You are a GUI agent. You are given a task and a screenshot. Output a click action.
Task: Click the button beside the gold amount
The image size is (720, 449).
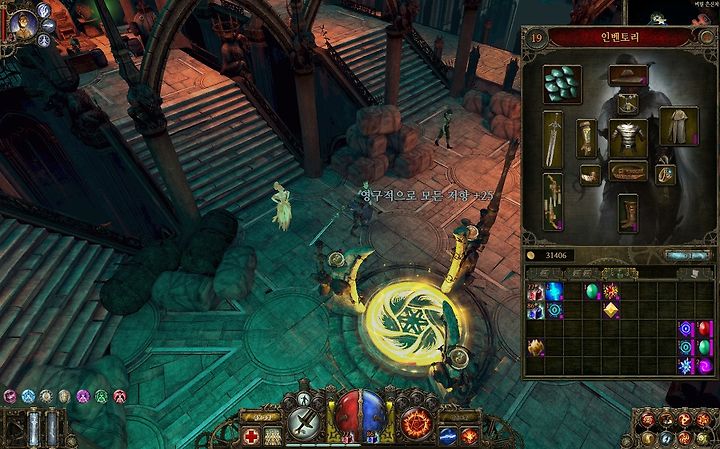(687, 256)
